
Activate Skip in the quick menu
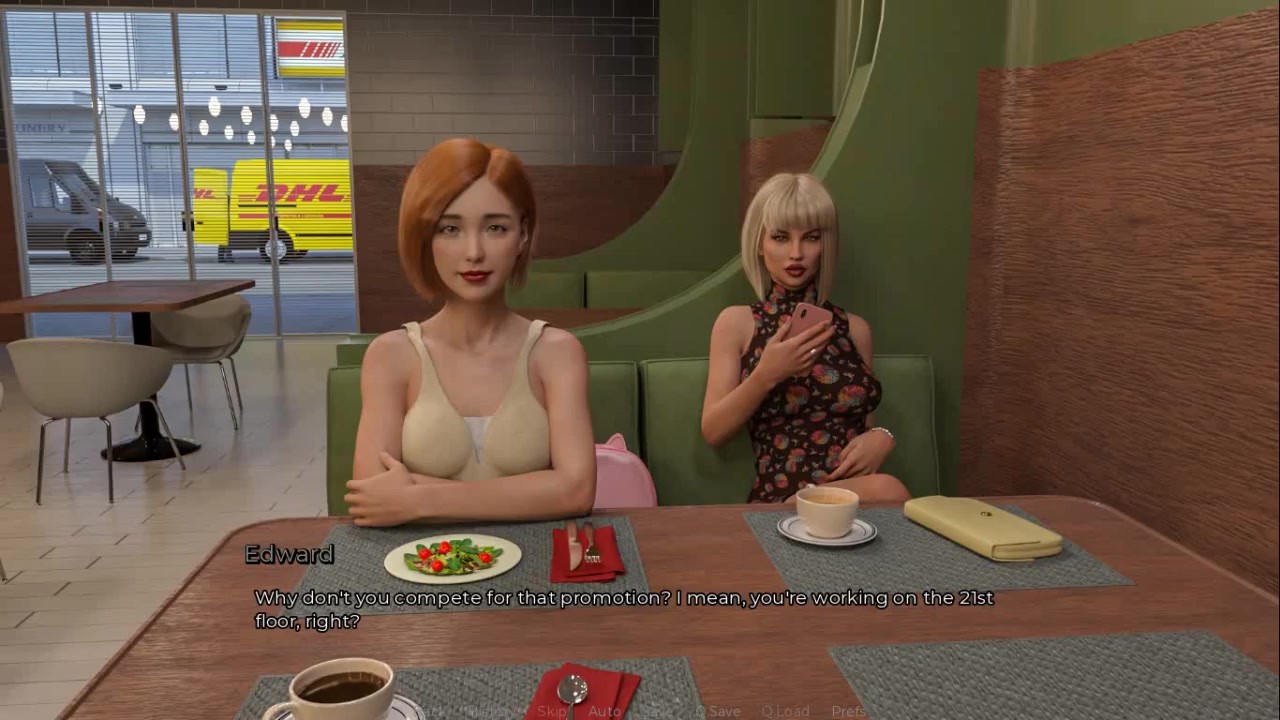click(552, 711)
